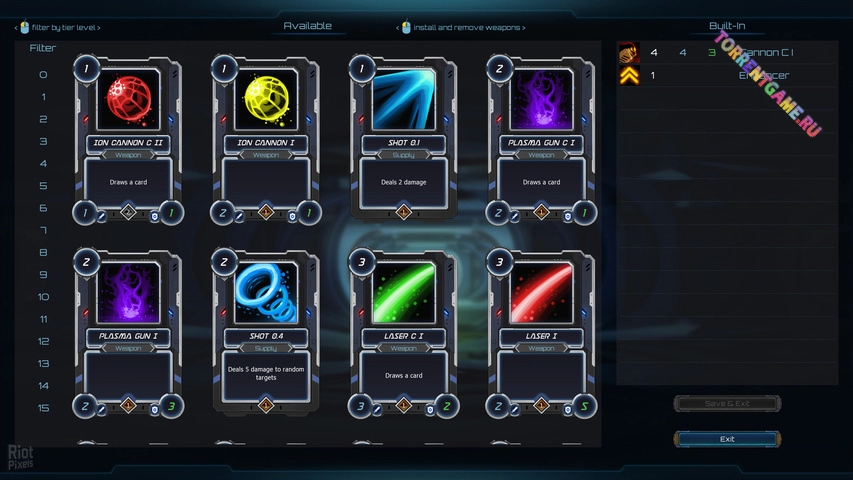Select the built-in Ion Cannon C I row
853x480 pixels.
pyautogui.click(x=727, y=53)
